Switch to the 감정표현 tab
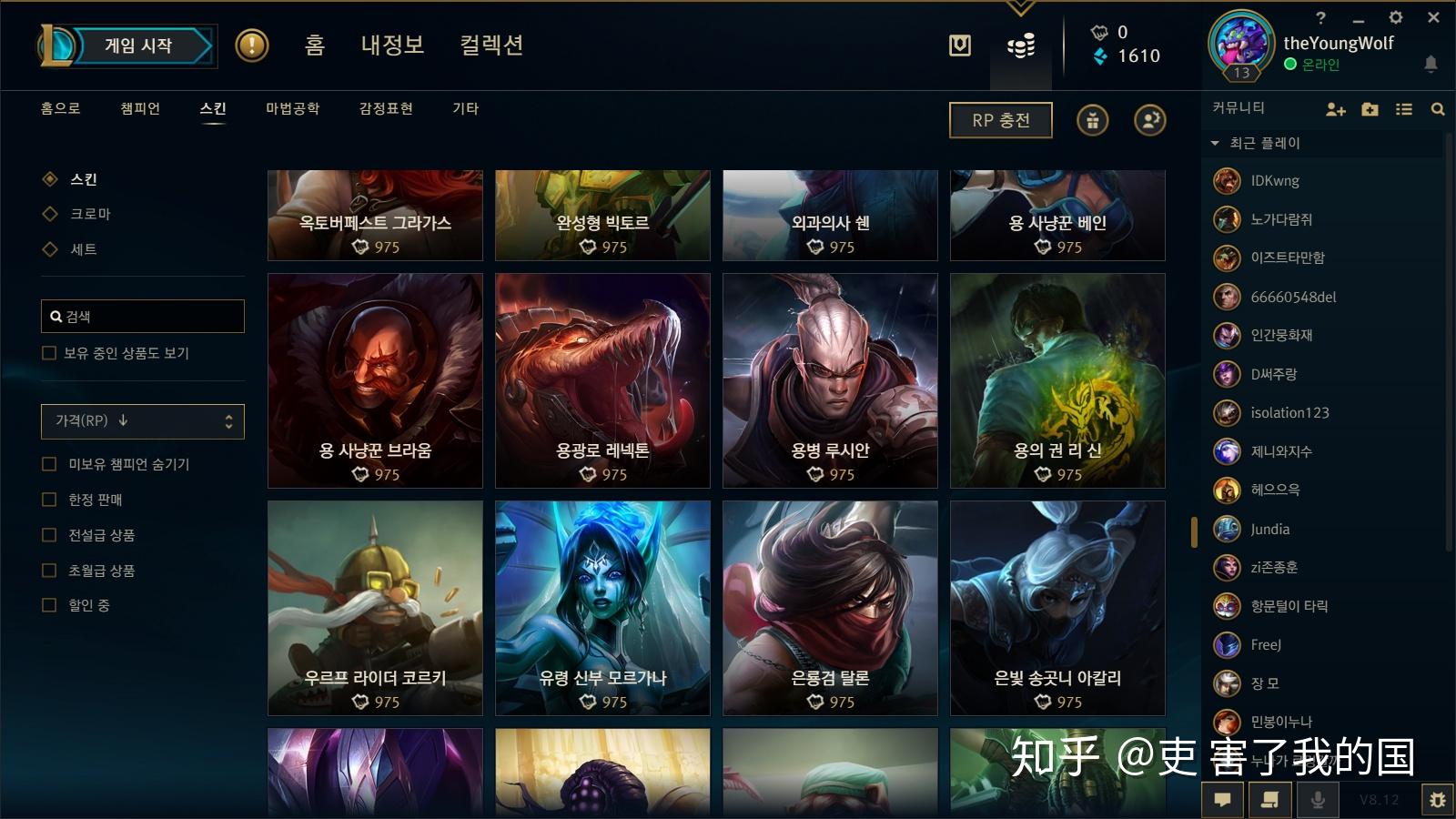 (x=385, y=108)
